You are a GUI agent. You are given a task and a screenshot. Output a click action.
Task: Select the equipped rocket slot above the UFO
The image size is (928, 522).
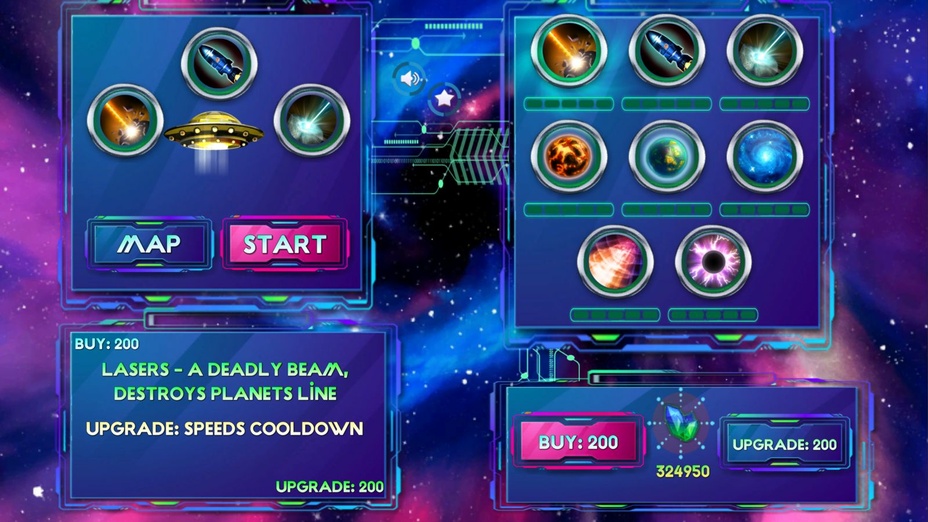pyautogui.click(x=219, y=63)
